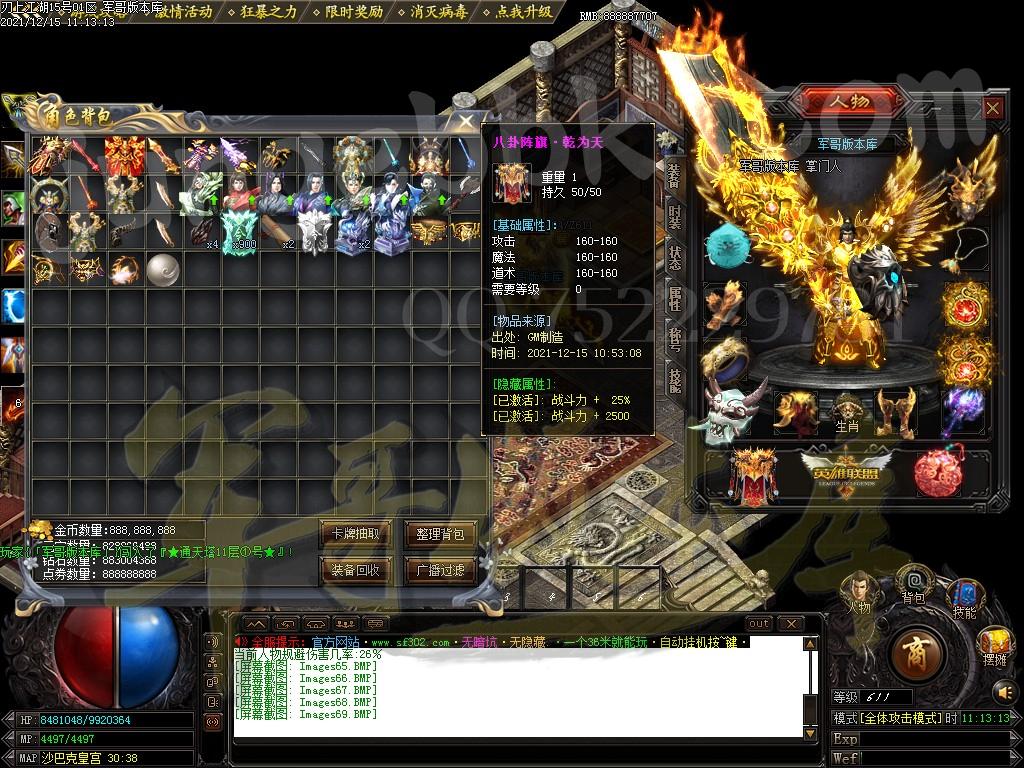The height and width of the screenshot is (768, 1024).
Task: Select the equipped horned skull mask slot
Action: (733, 410)
